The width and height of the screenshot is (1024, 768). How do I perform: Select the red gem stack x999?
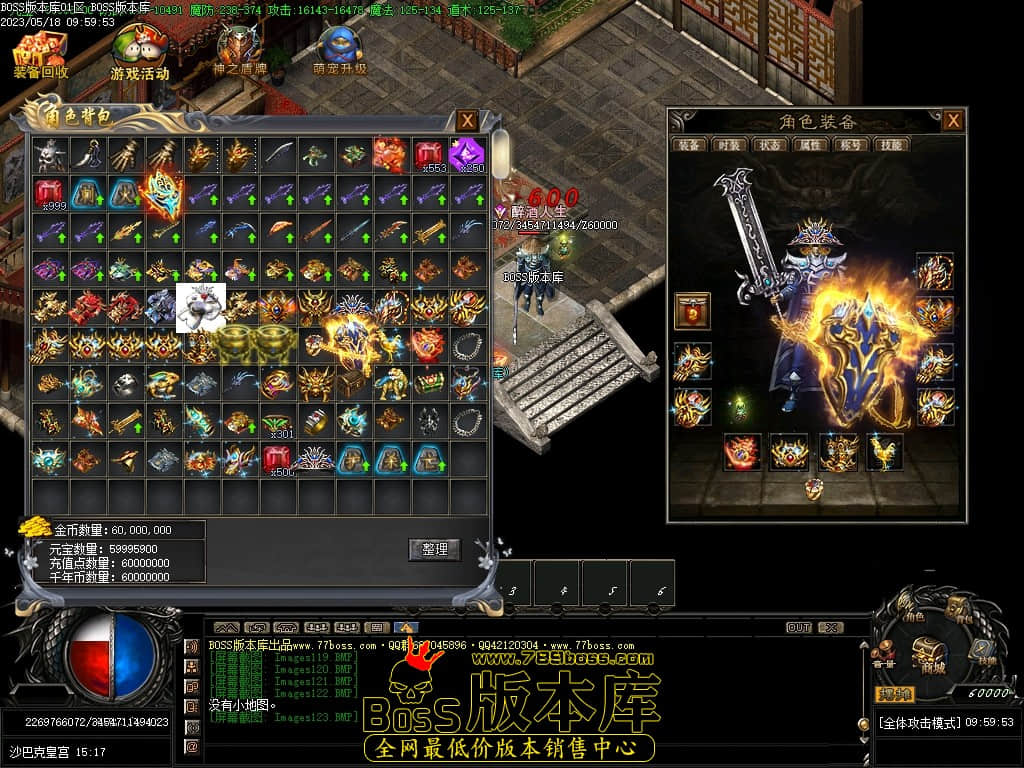[x=50, y=193]
